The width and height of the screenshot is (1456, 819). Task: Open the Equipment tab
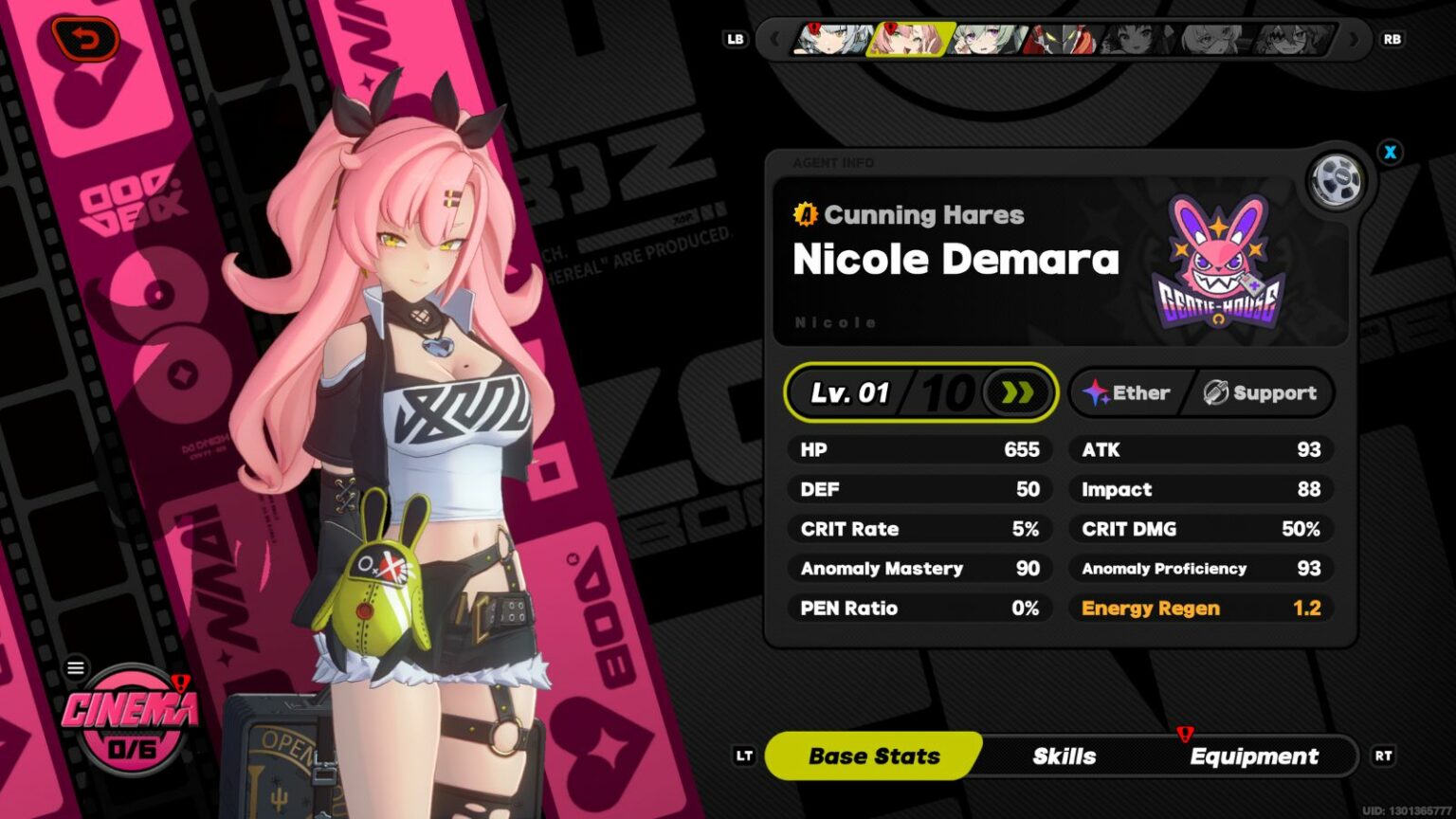[x=1255, y=755]
